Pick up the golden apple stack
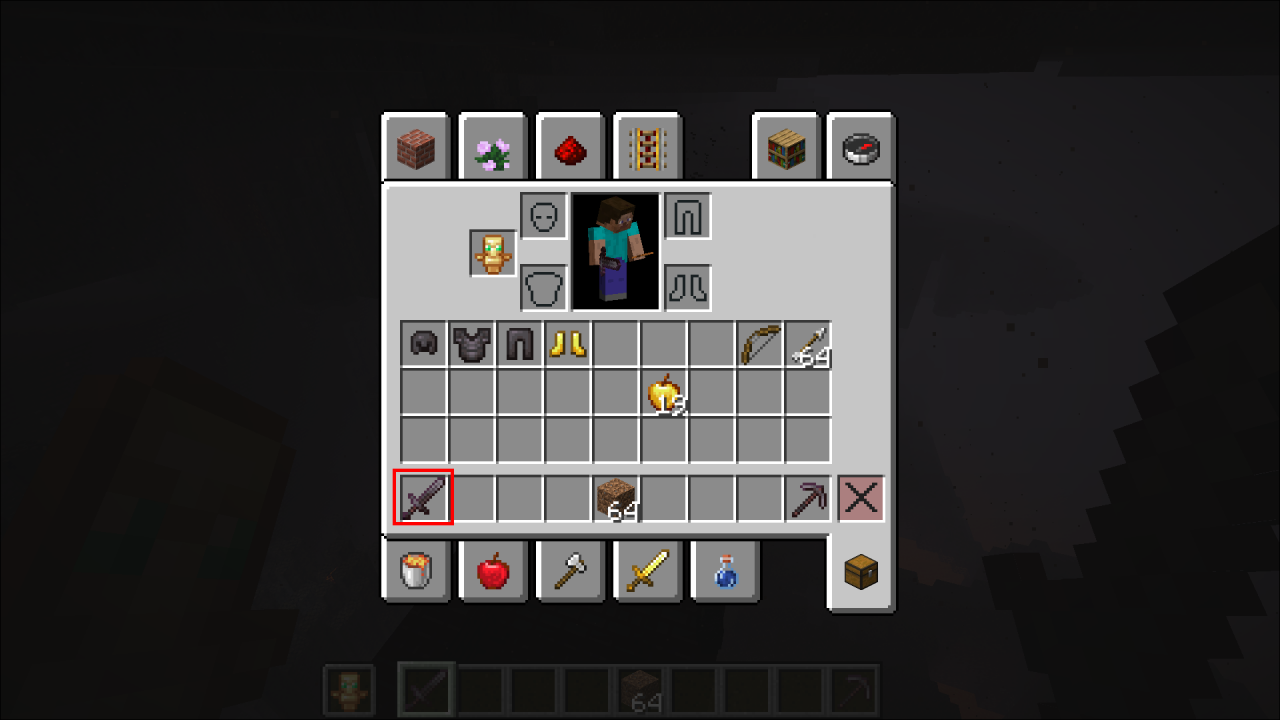The image size is (1280, 720). [663, 393]
